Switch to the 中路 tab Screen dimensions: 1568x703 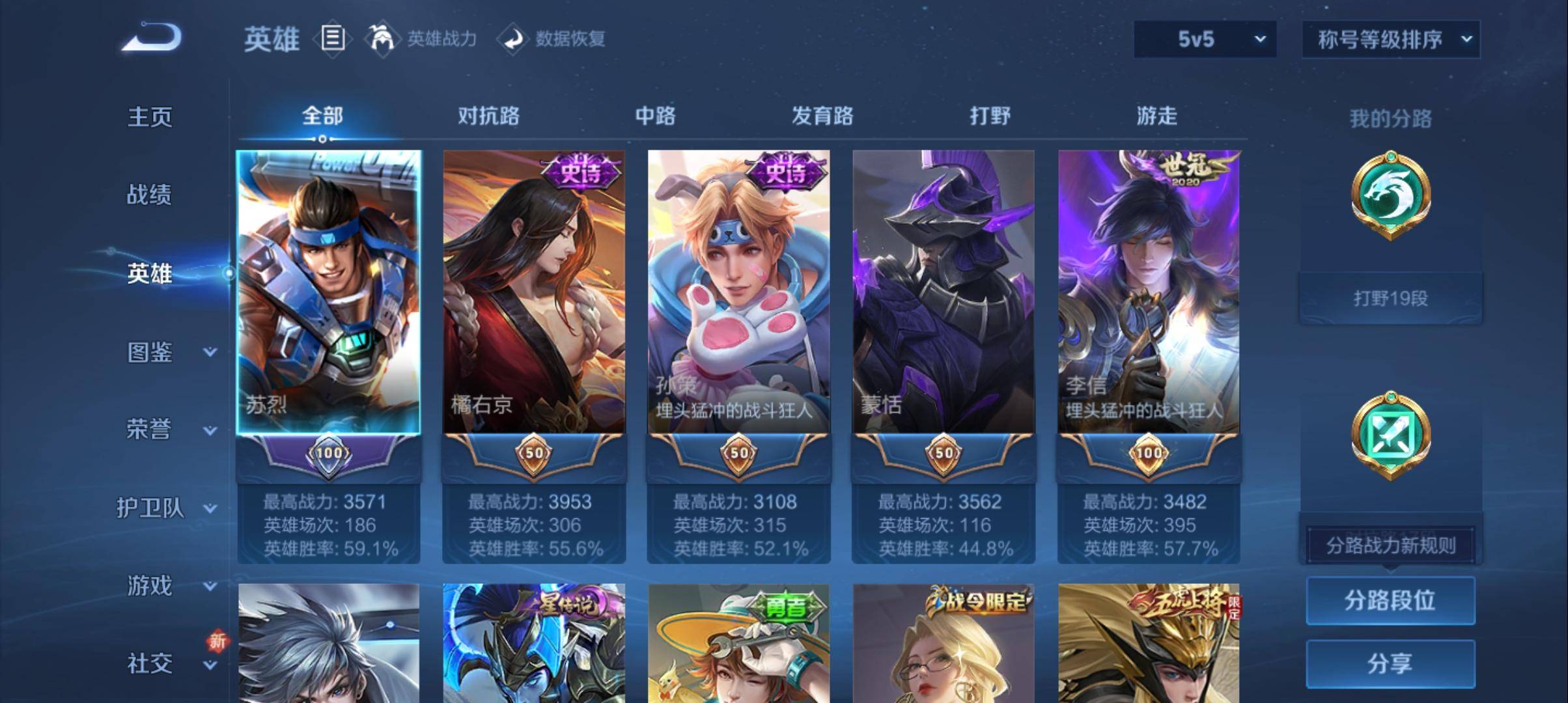(655, 116)
